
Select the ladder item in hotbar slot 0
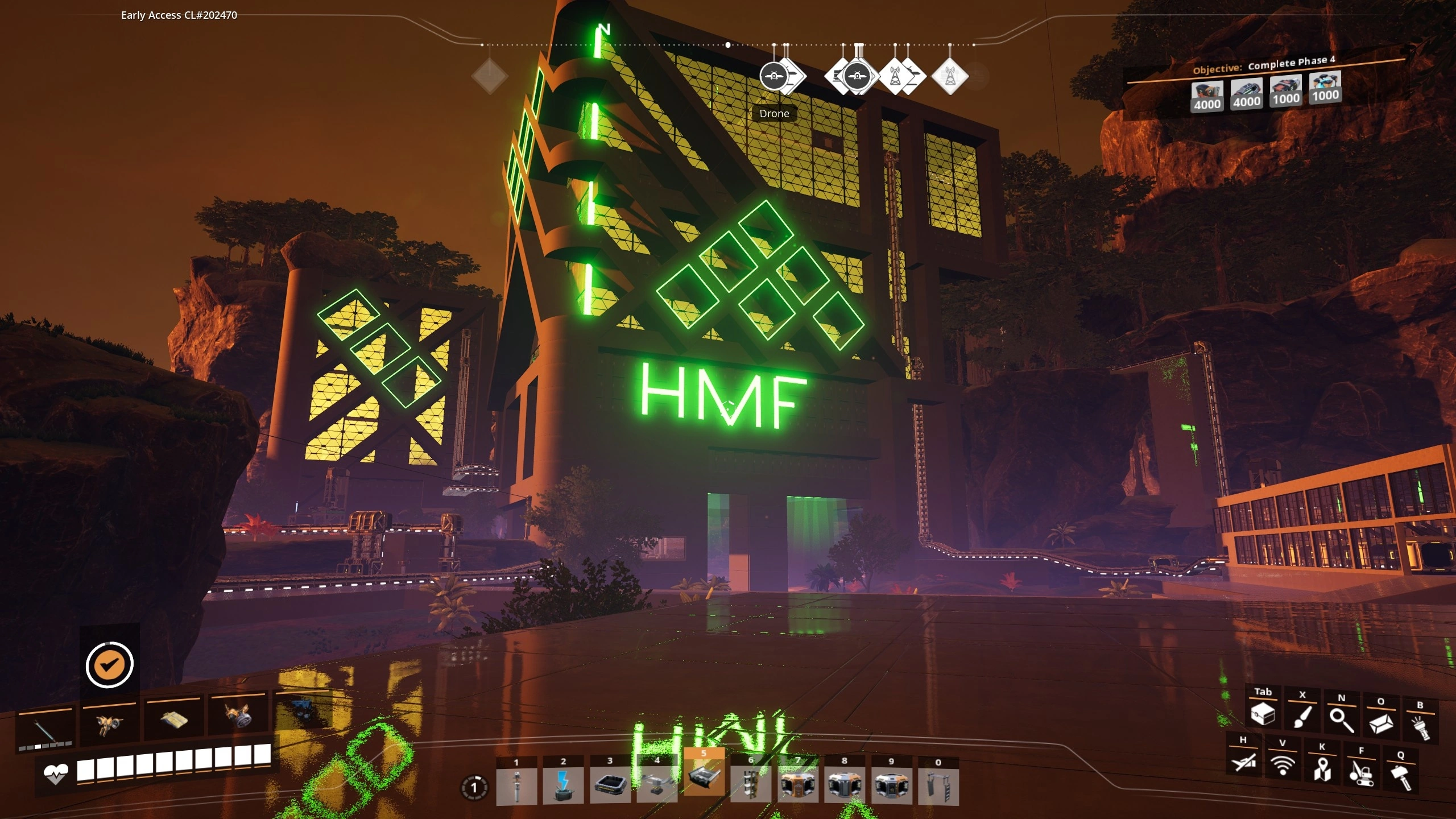coord(938,787)
